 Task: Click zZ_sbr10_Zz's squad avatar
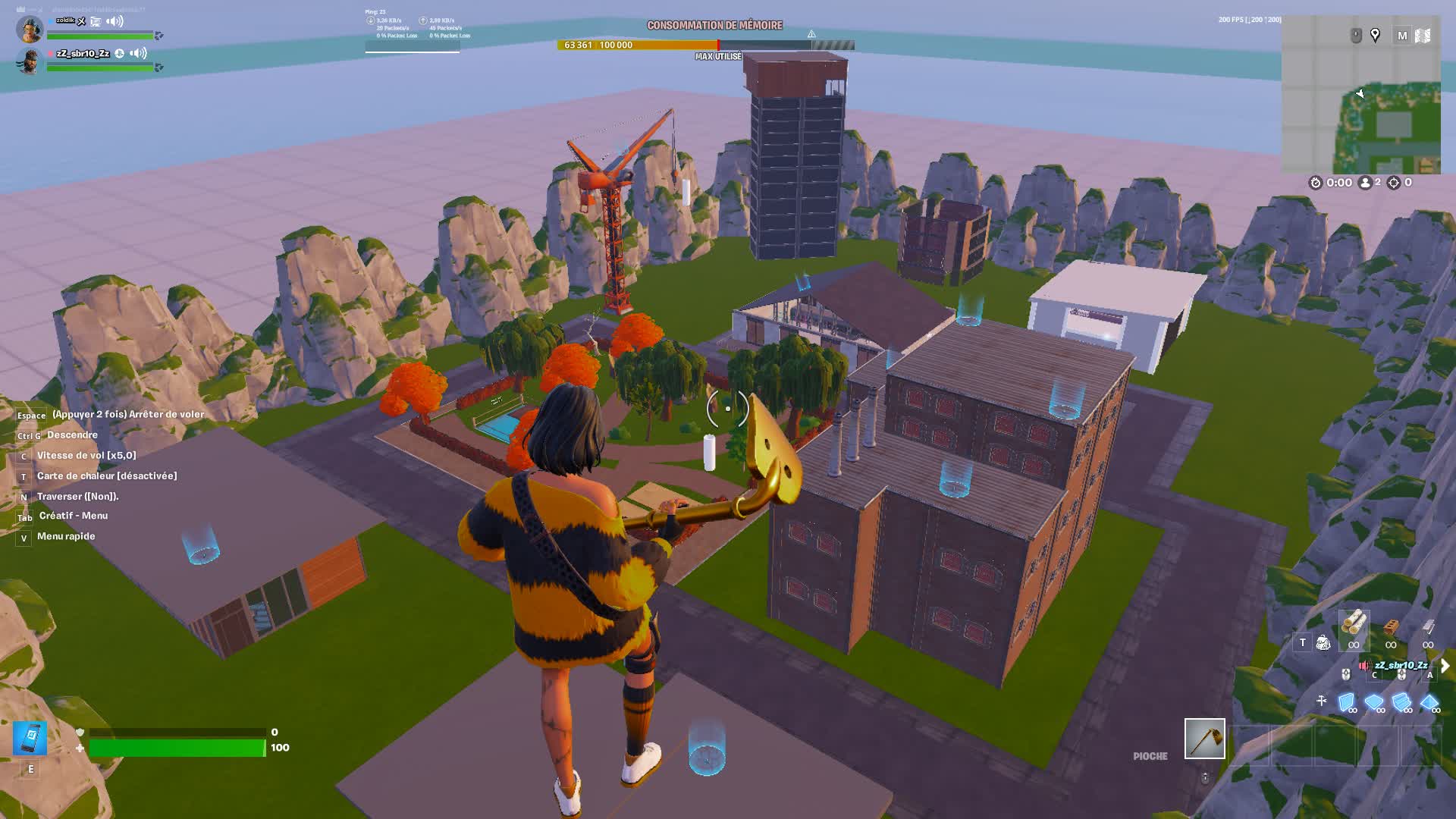(30, 61)
